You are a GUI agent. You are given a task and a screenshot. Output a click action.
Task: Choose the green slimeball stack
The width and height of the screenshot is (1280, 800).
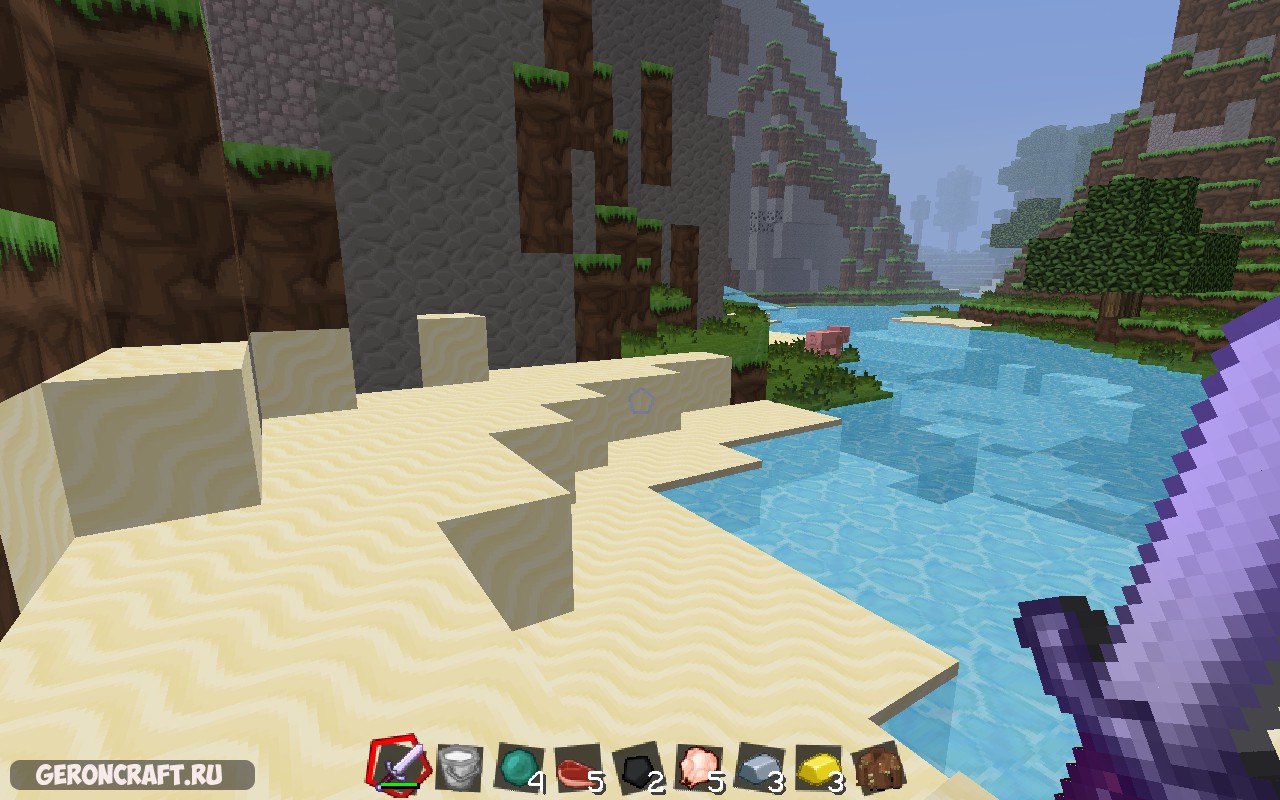pos(519,768)
